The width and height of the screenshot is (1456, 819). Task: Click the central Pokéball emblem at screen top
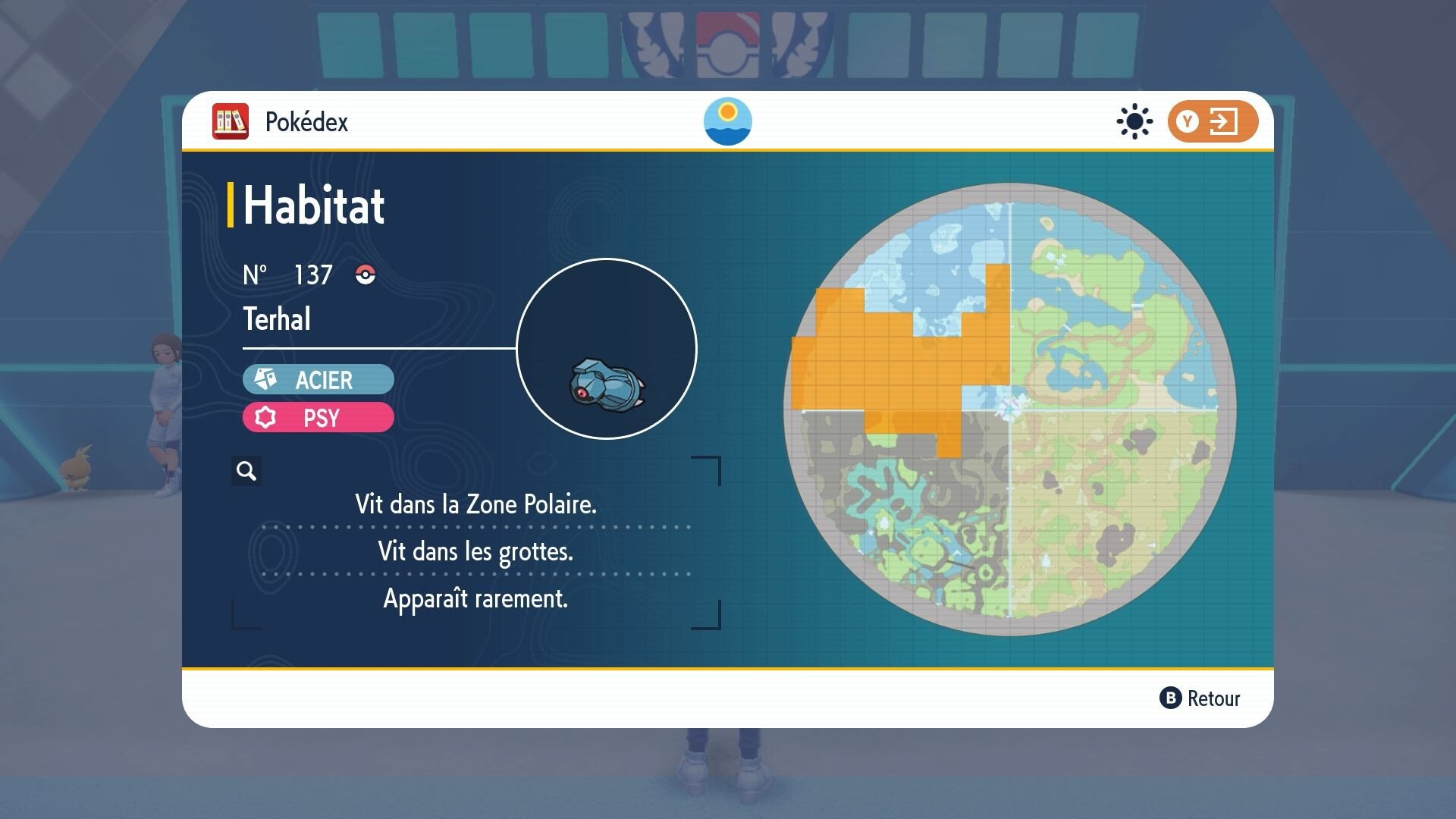click(x=728, y=45)
